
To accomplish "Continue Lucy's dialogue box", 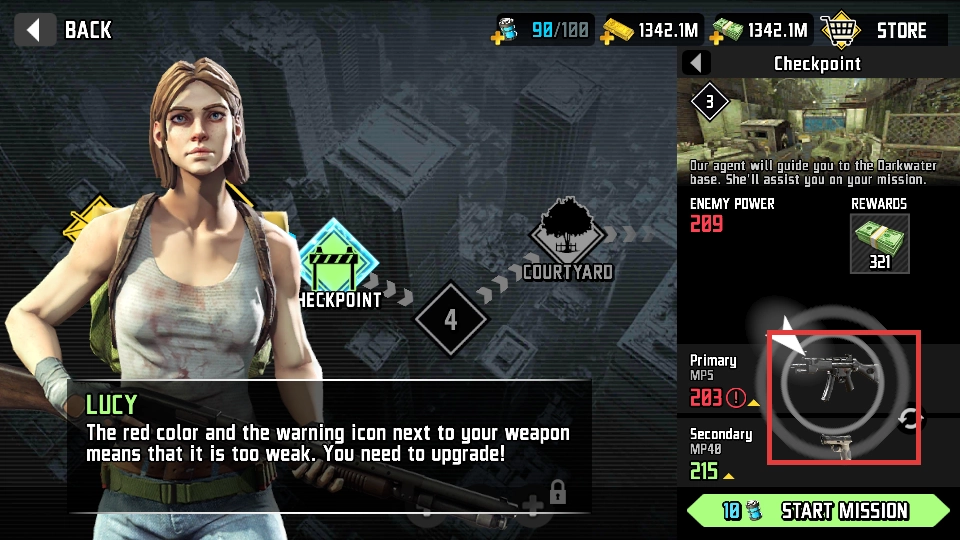I will coord(330,445).
